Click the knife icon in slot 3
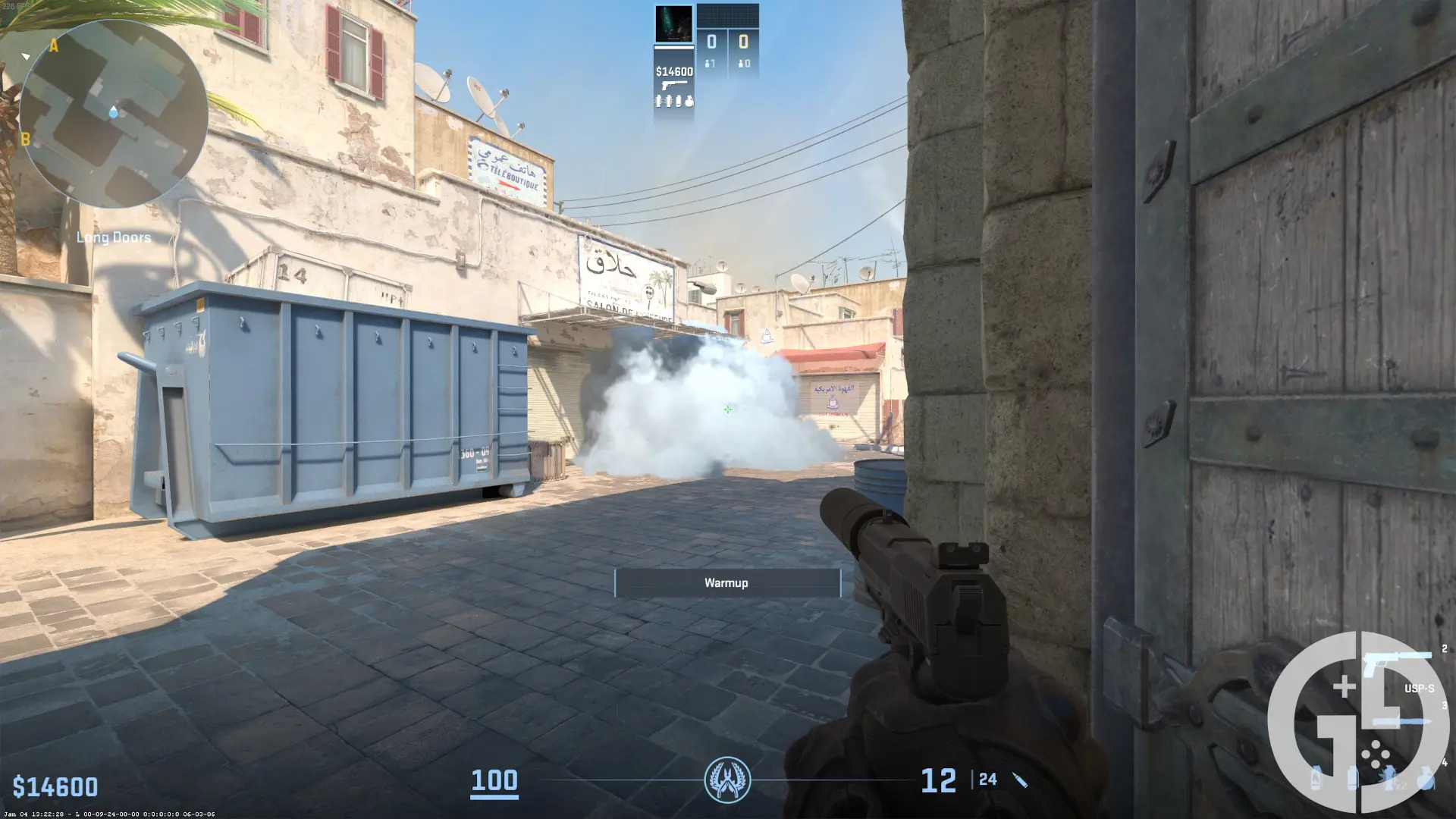This screenshot has height=819, width=1456. [1401, 720]
